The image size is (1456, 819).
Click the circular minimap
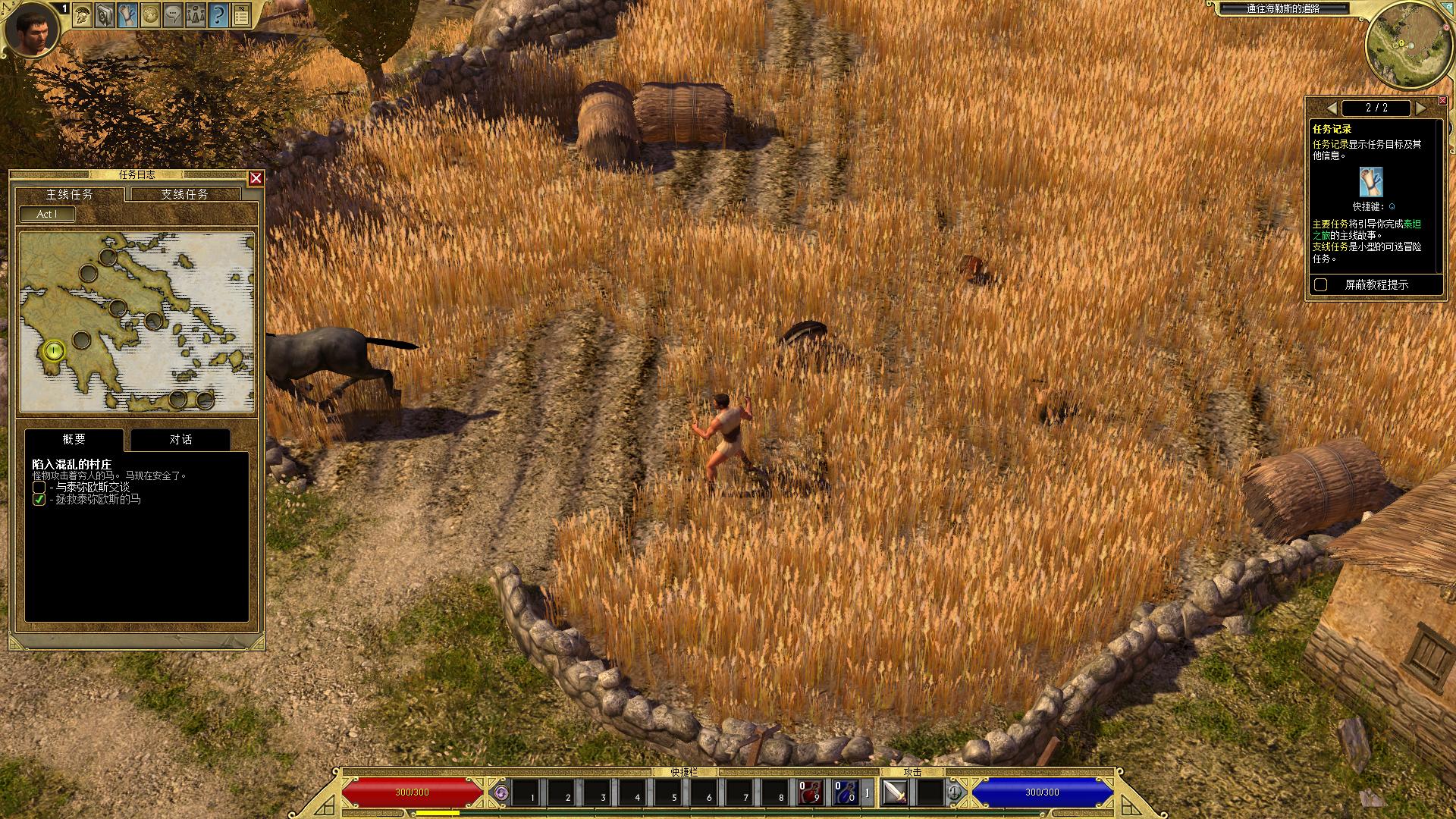pyautogui.click(x=1404, y=45)
